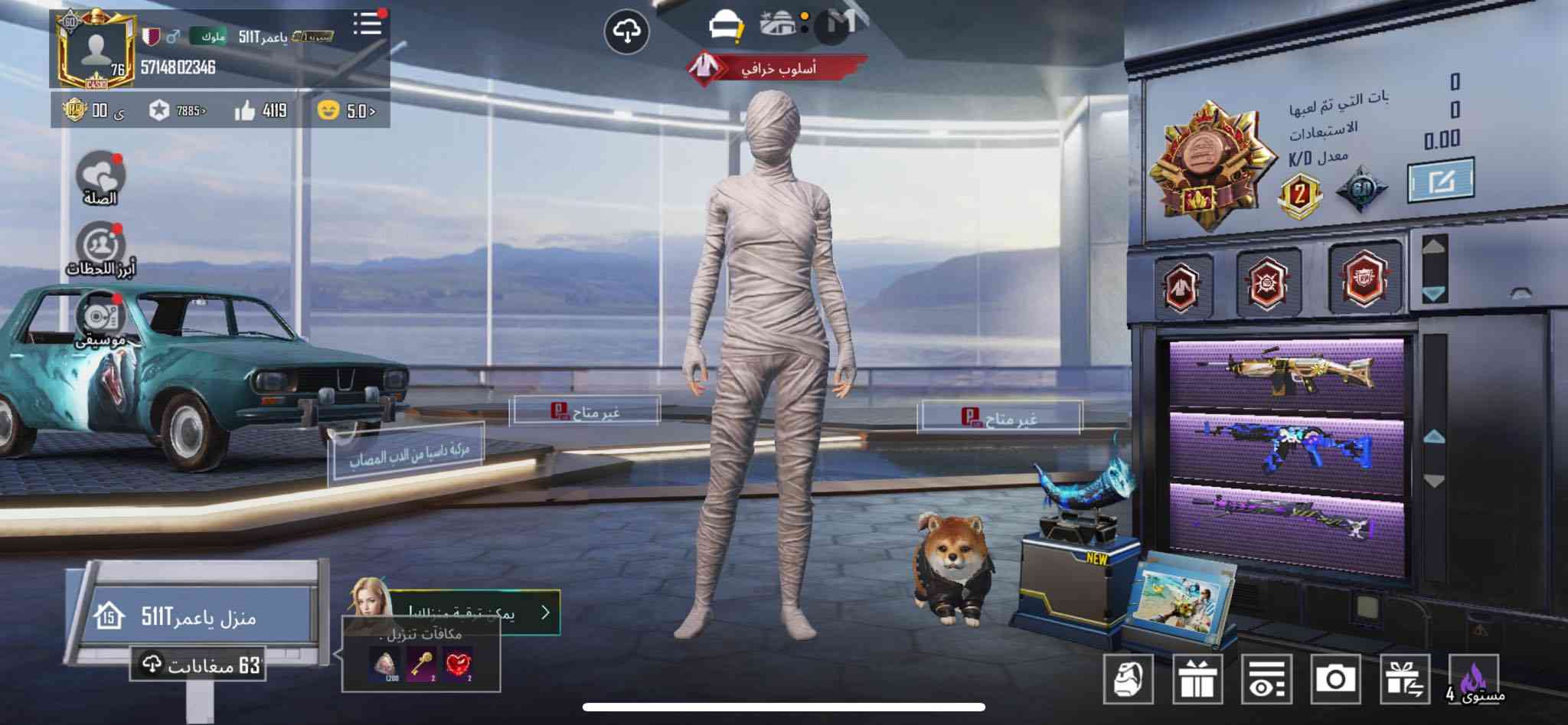Tap the thumbs-up likes icon

(x=245, y=111)
